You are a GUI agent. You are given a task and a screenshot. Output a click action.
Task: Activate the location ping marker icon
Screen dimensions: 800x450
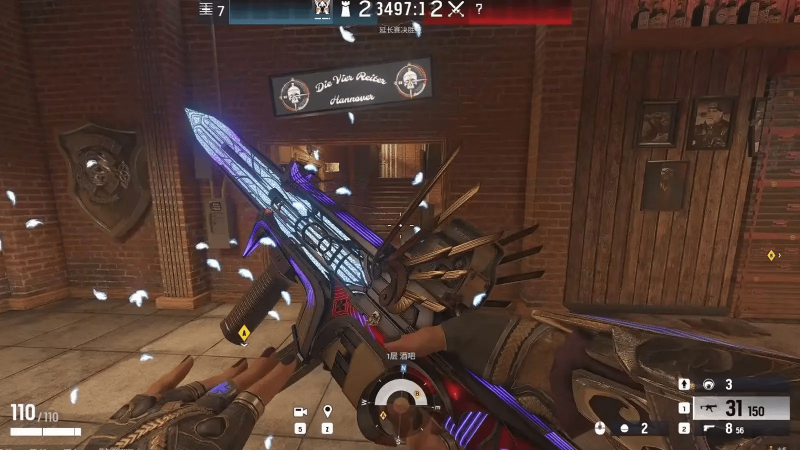pos(327,412)
